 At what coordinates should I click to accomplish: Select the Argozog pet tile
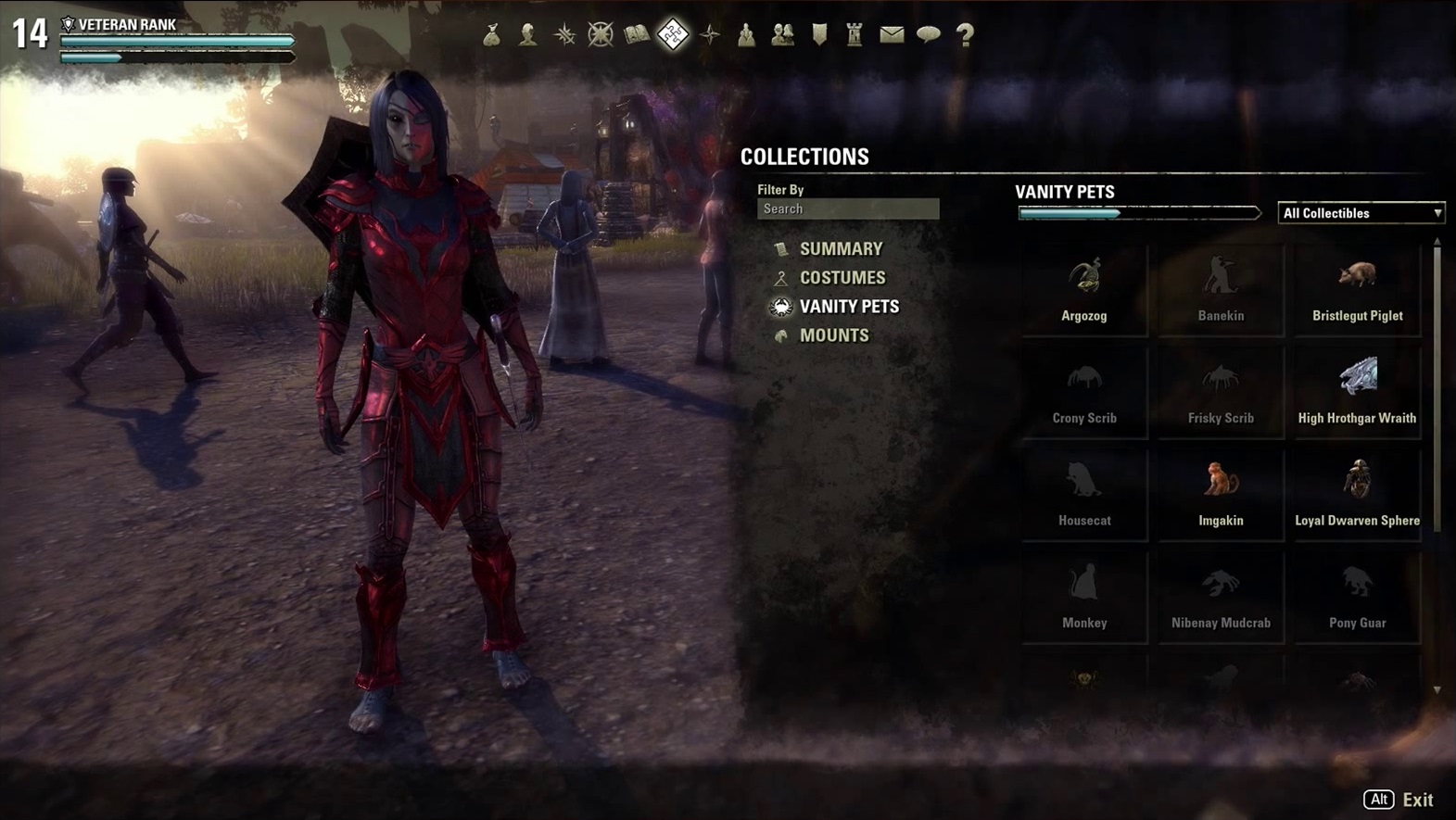click(1084, 289)
